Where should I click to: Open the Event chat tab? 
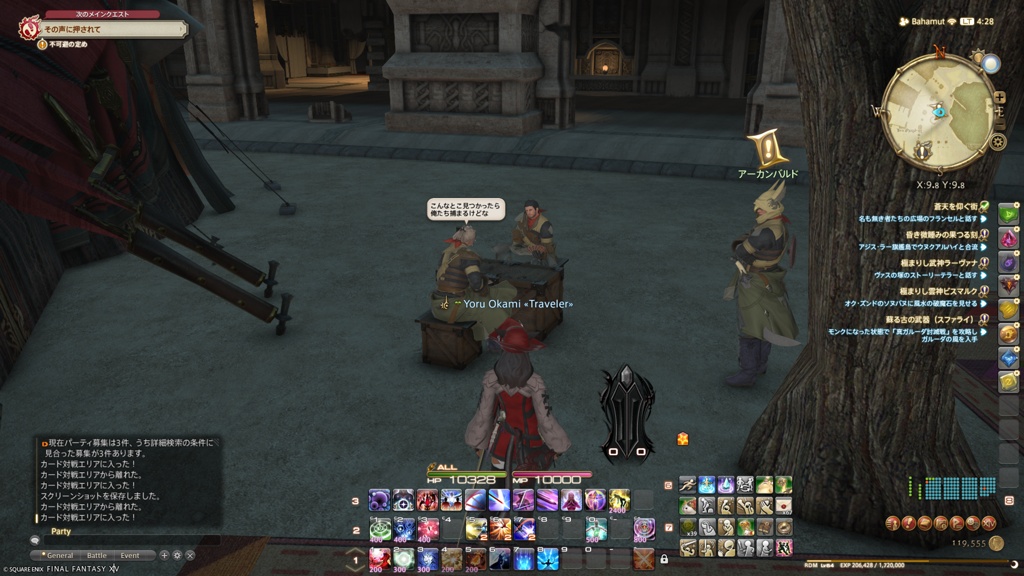pyautogui.click(x=130, y=555)
